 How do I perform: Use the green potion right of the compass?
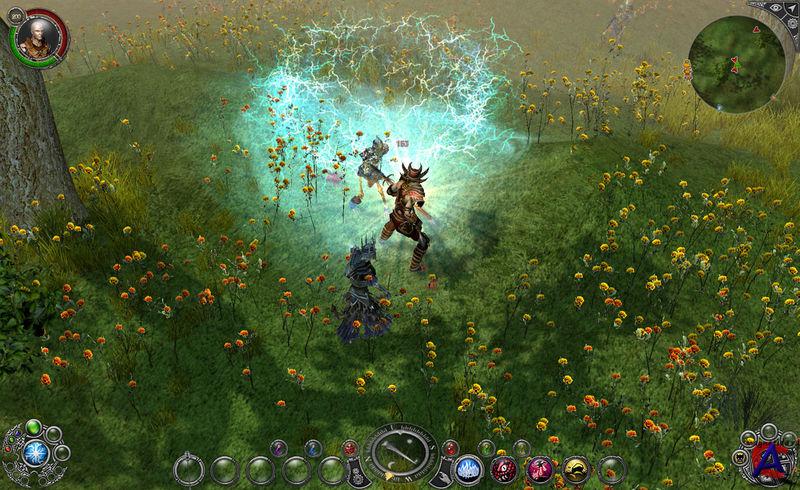coord(485,448)
